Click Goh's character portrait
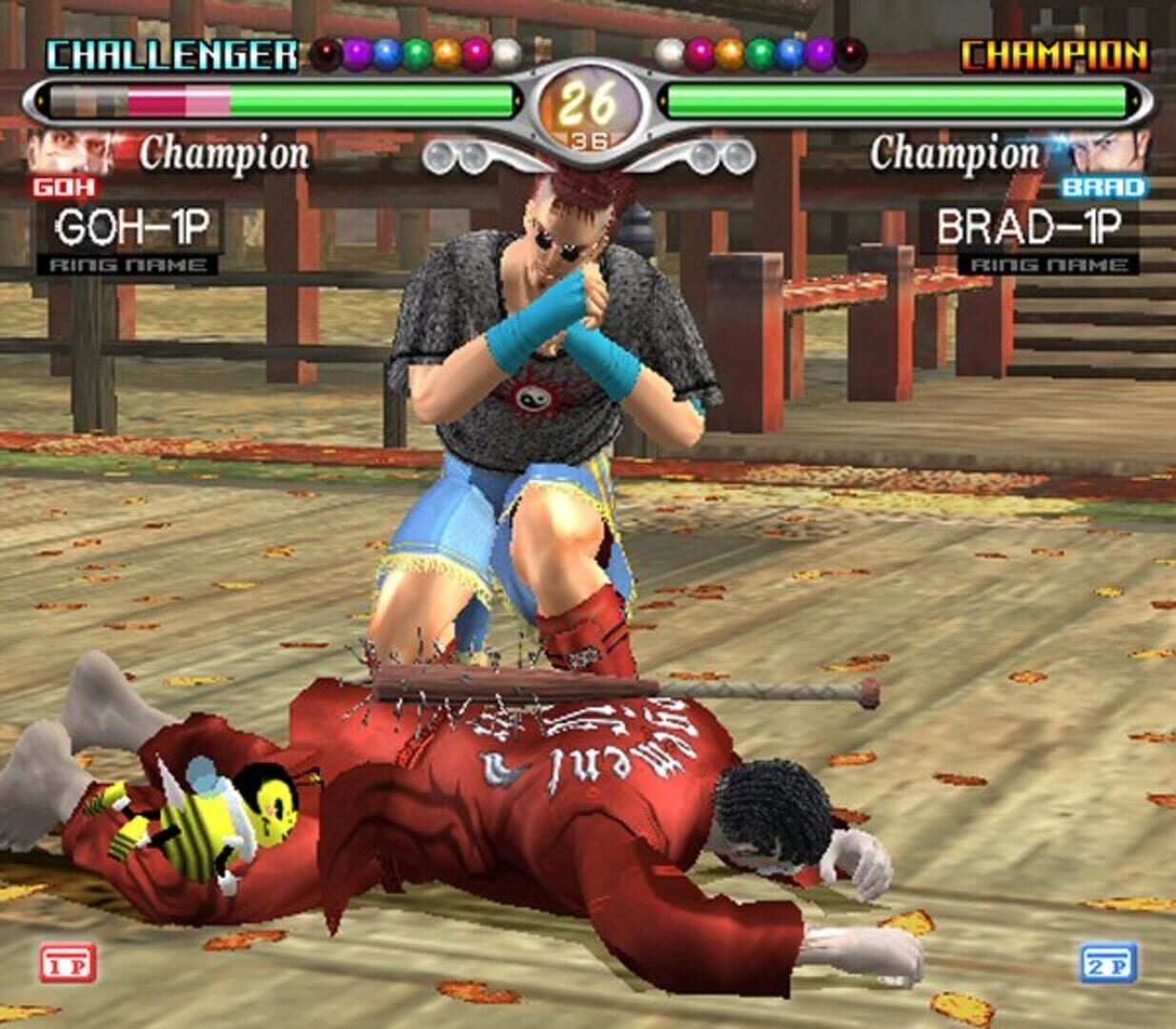The height and width of the screenshot is (1029, 1176). [67, 152]
